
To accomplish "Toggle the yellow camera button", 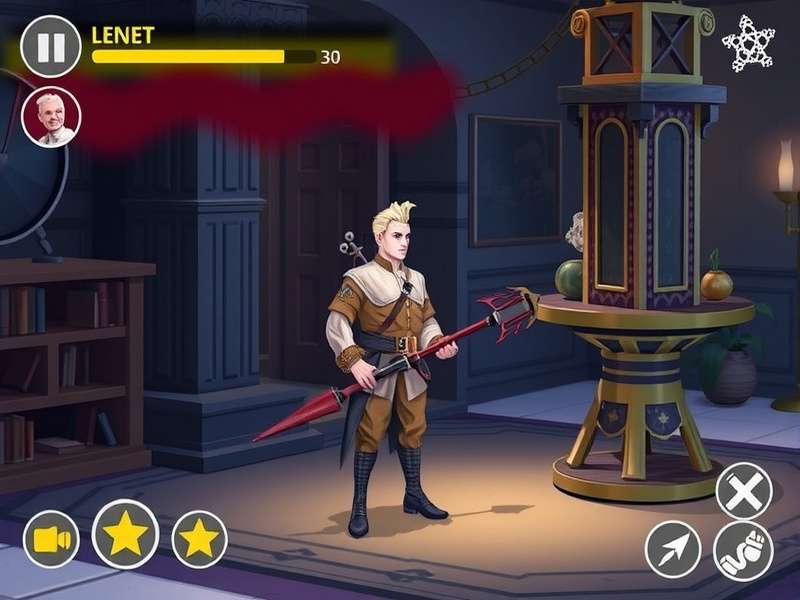I will [x=51, y=540].
